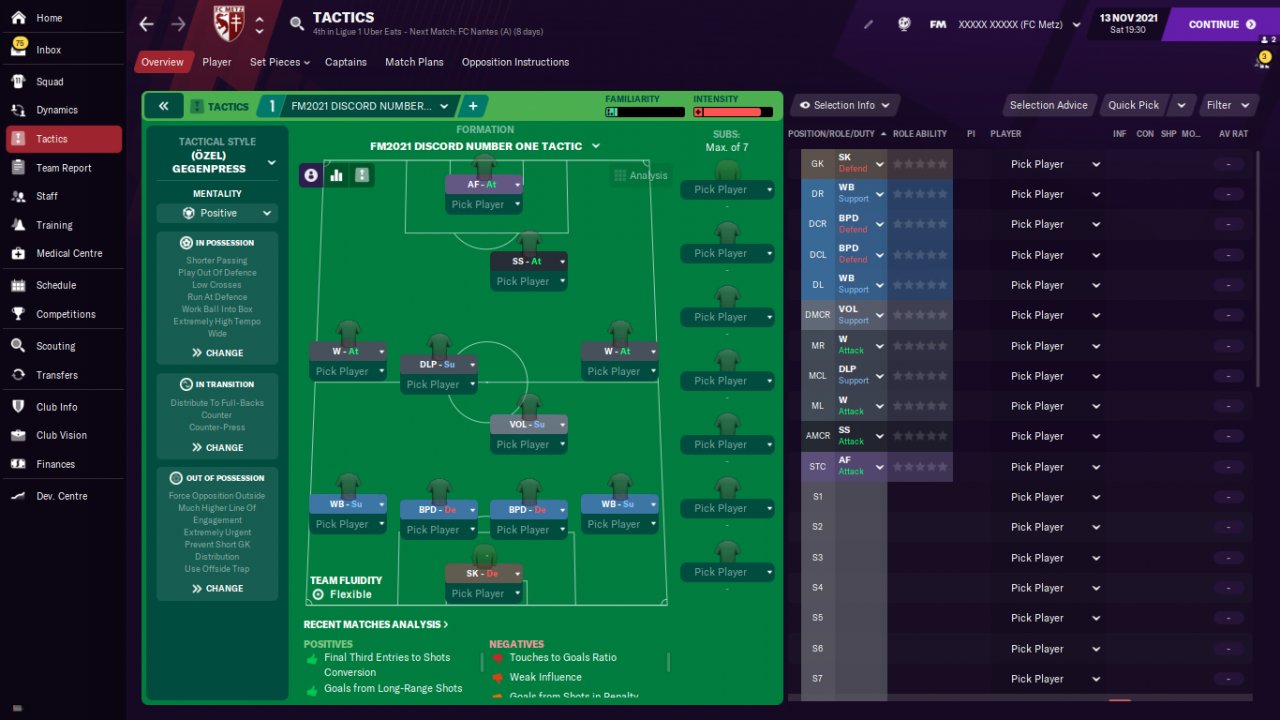Click the Continue button
Image resolution: width=1280 pixels, height=720 pixels.
(1222, 24)
